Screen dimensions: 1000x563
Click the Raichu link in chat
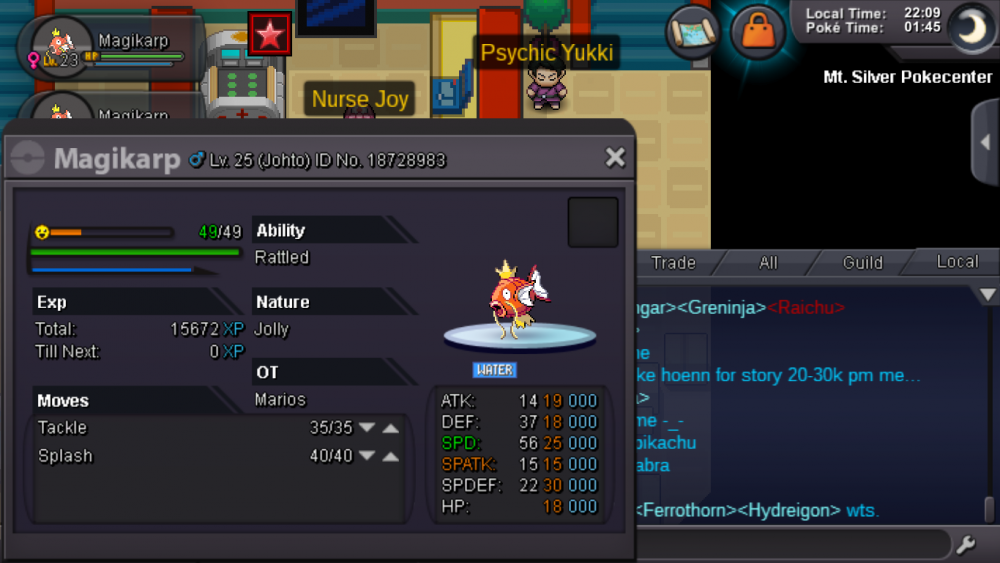[807, 307]
